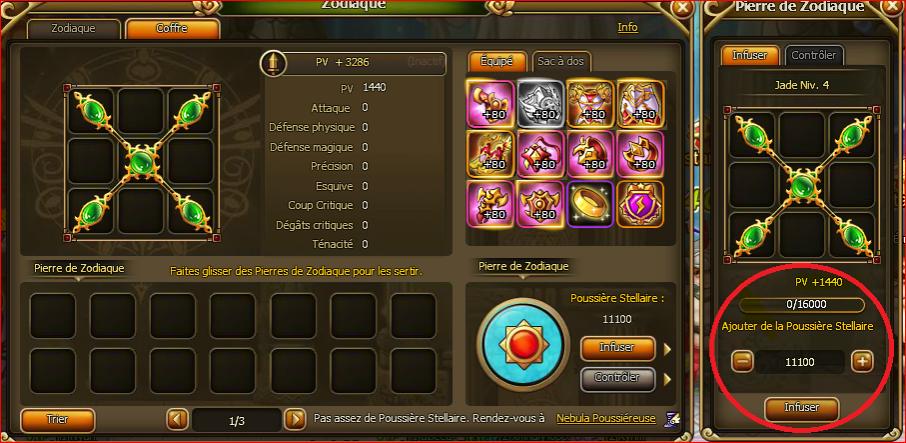Confirm with the Infuser button under the stardust amount

point(801,407)
